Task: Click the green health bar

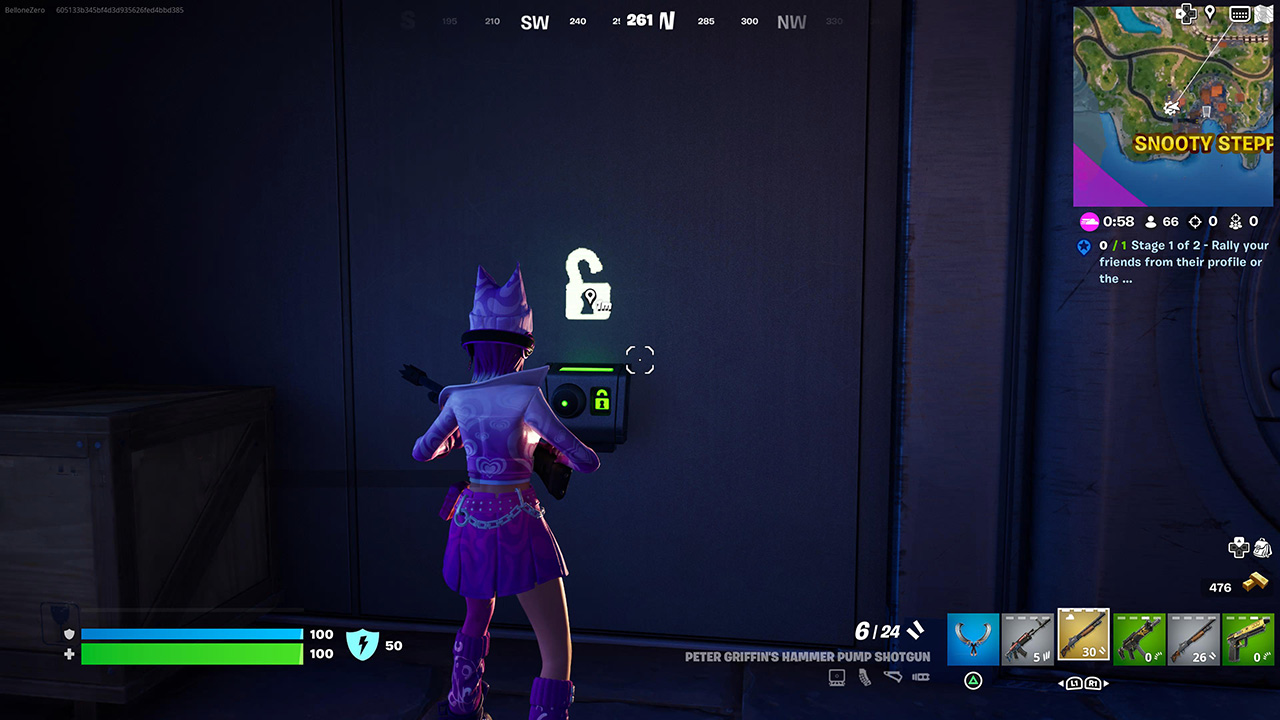Action: (x=192, y=655)
